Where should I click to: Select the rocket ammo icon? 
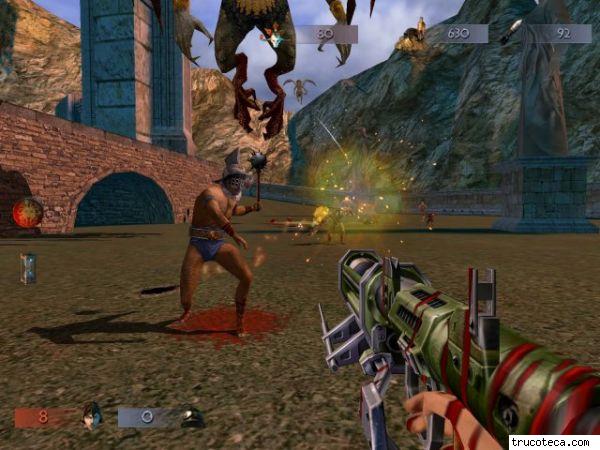click(x=510, y=32)
